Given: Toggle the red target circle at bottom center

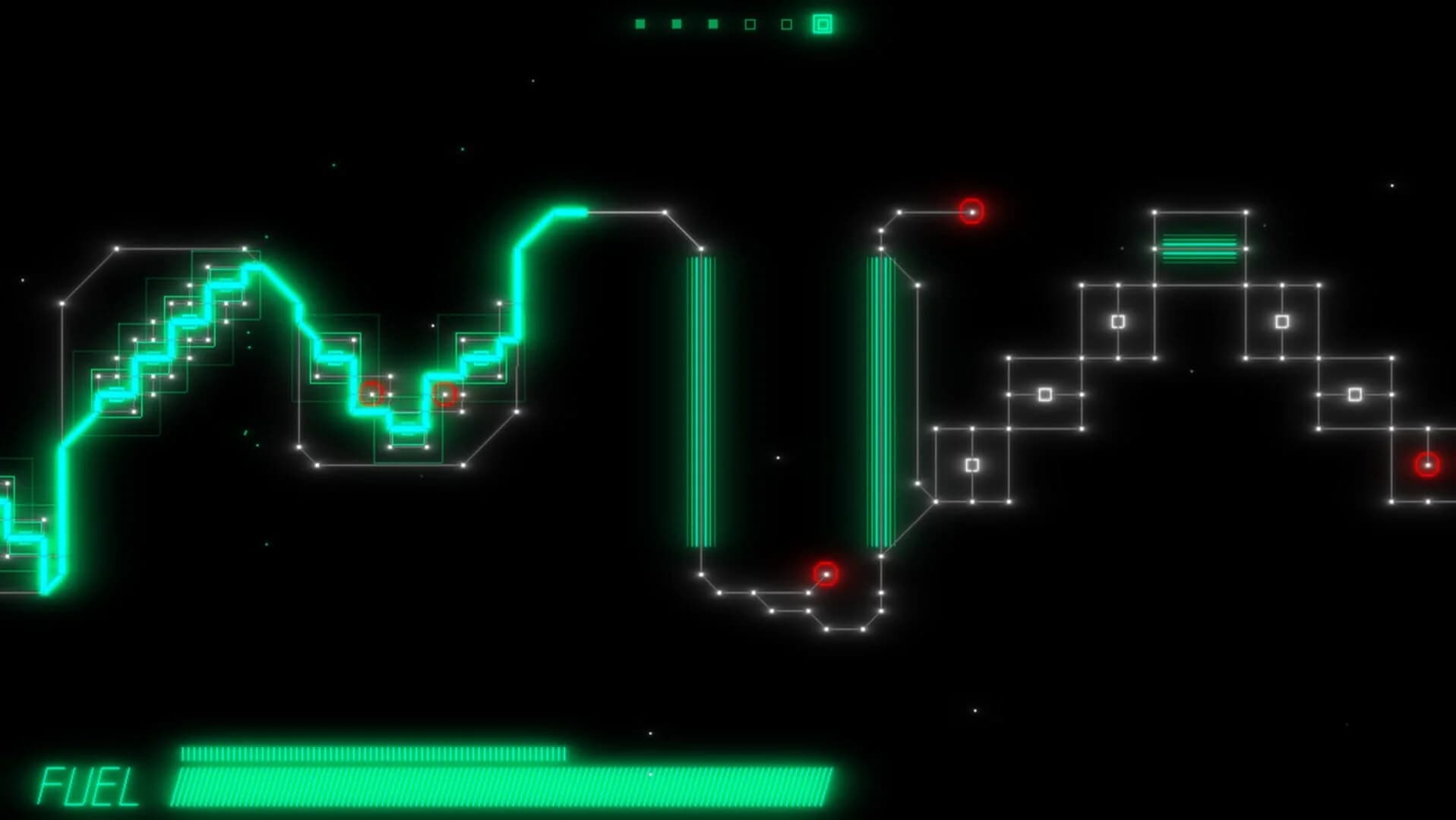Looking at the screenshot, I should (x=825, y=573).
